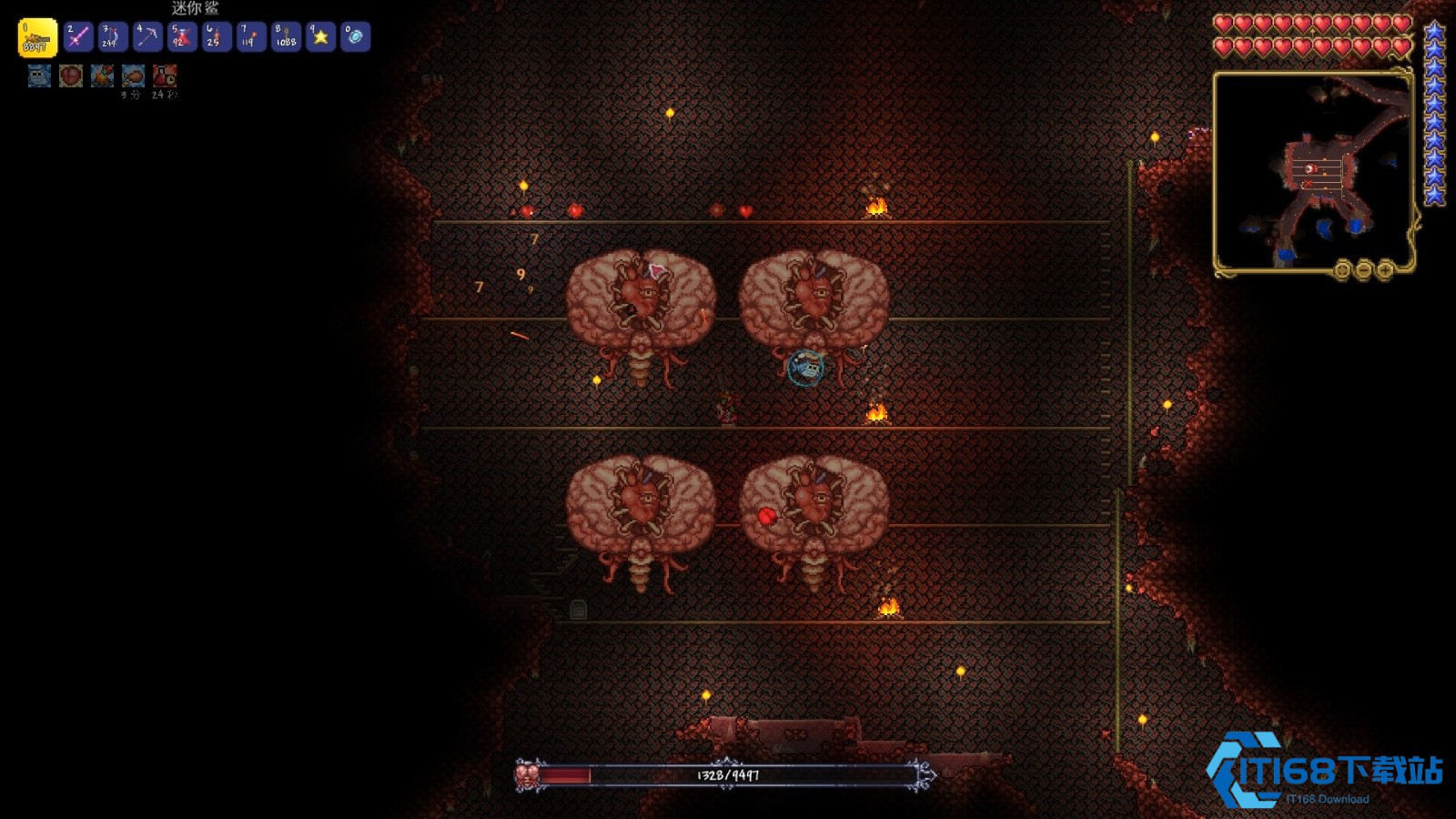Zoom in the minimap with plus button
1456x819 pixels.
point(1385,269)
